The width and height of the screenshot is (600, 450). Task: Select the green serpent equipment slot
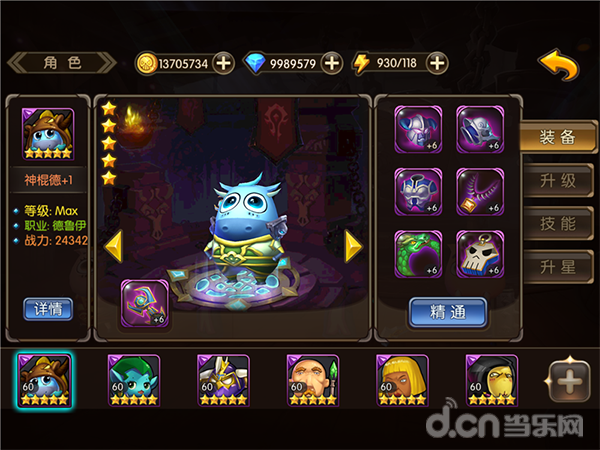tap(418, 253)
